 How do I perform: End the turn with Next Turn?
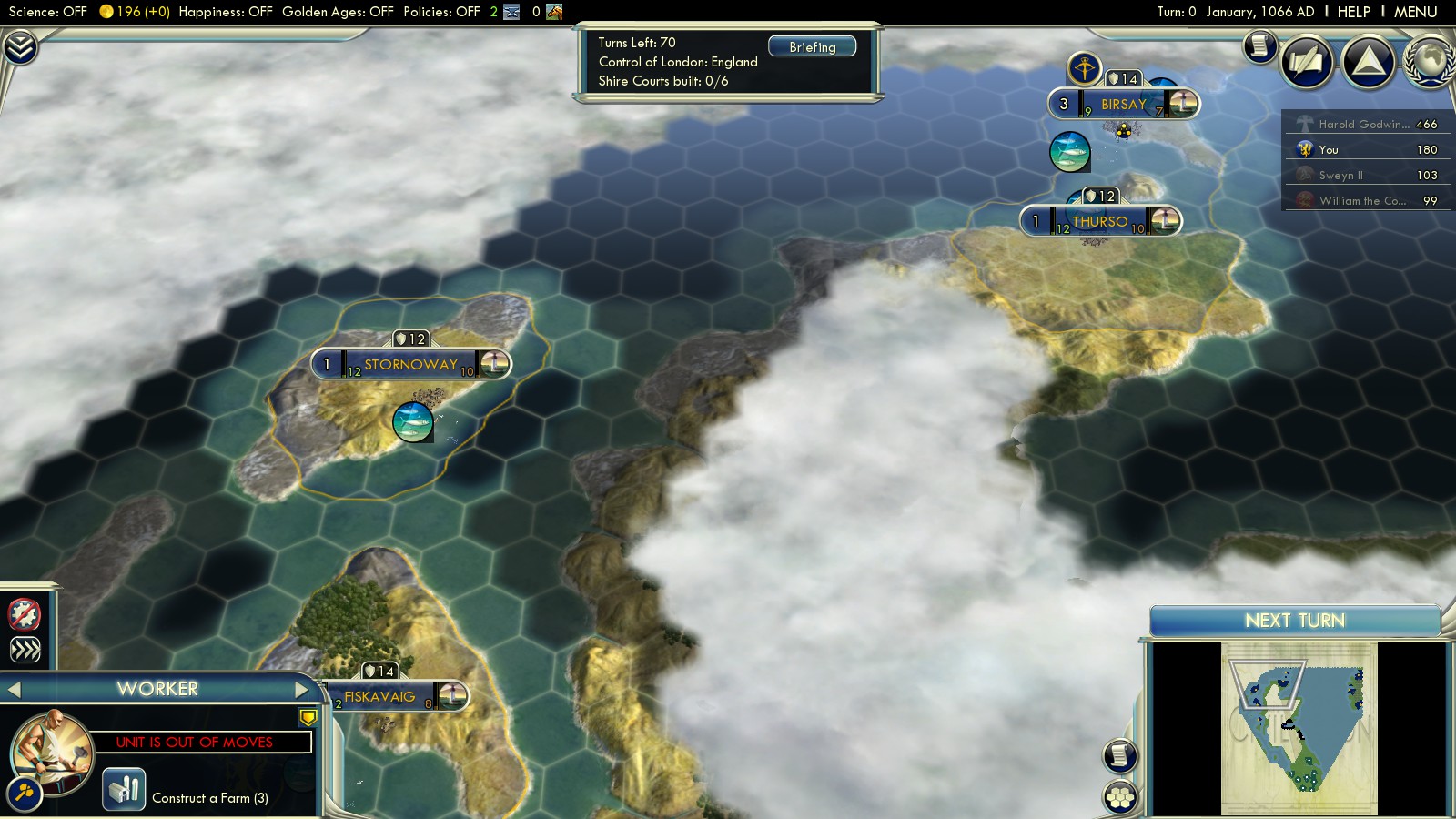click(x=1294, y=621)
